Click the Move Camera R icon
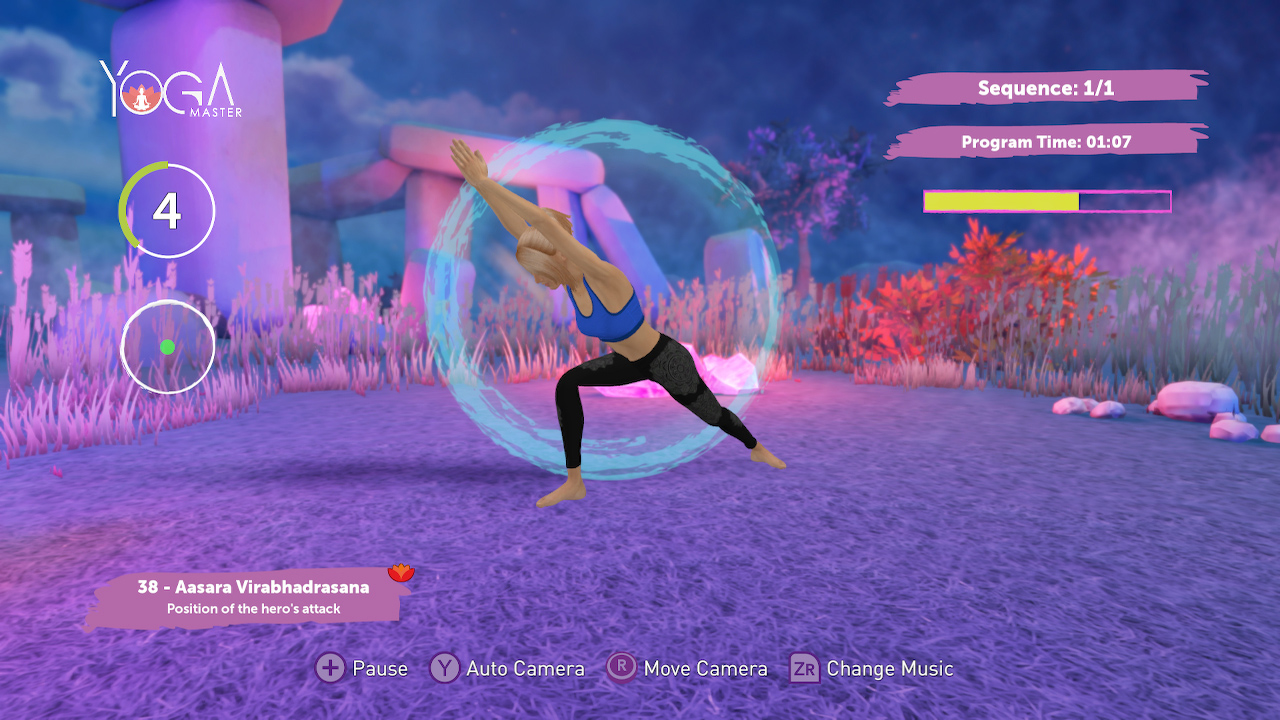The height and width of the screenshot is (720, 1280). tap(621, 668)
